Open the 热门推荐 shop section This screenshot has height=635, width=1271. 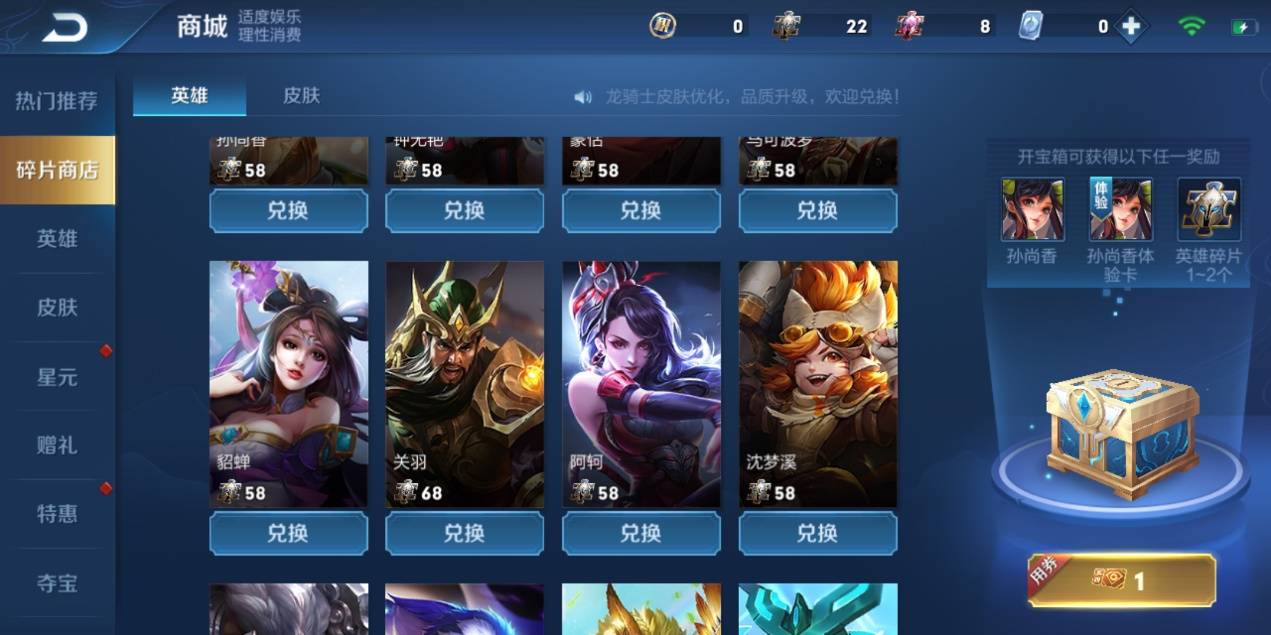coord(56,101)
